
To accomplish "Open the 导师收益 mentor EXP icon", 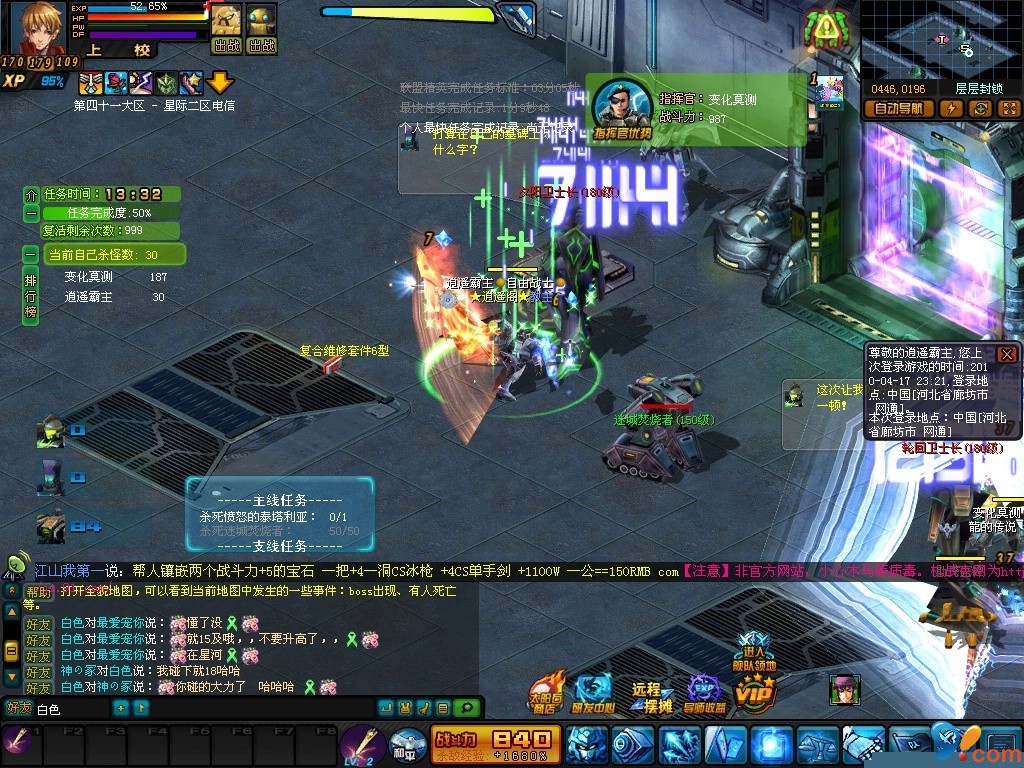I will point(704,694).
